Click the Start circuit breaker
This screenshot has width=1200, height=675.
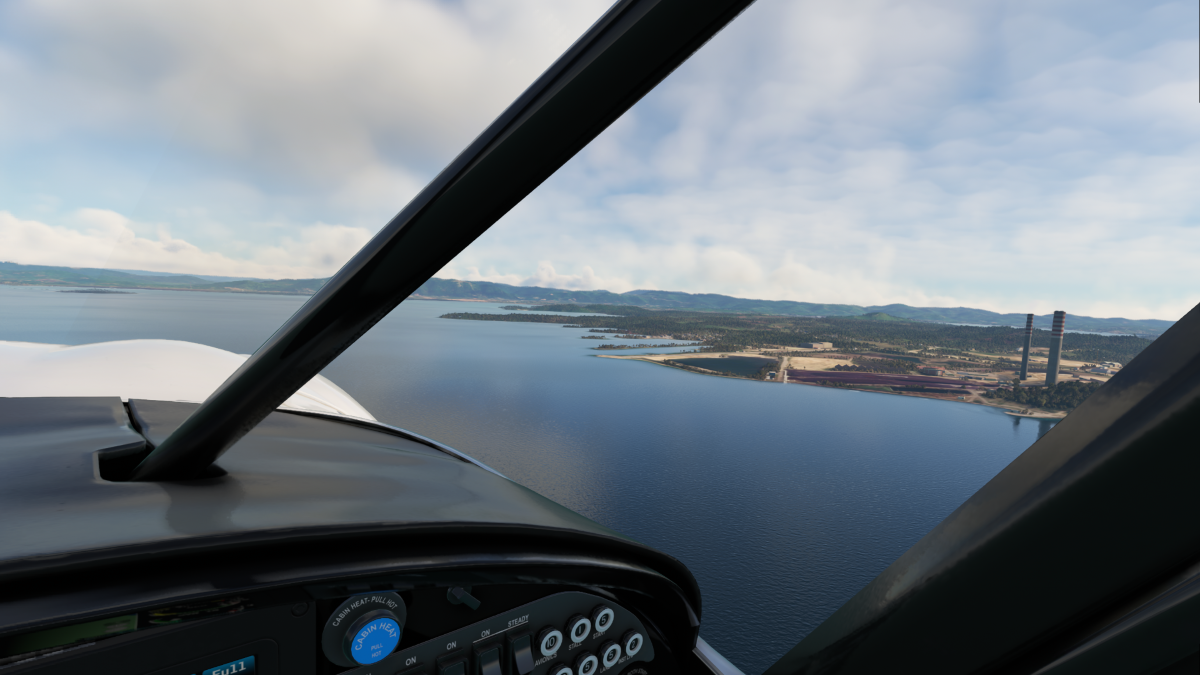coord(603,618)
